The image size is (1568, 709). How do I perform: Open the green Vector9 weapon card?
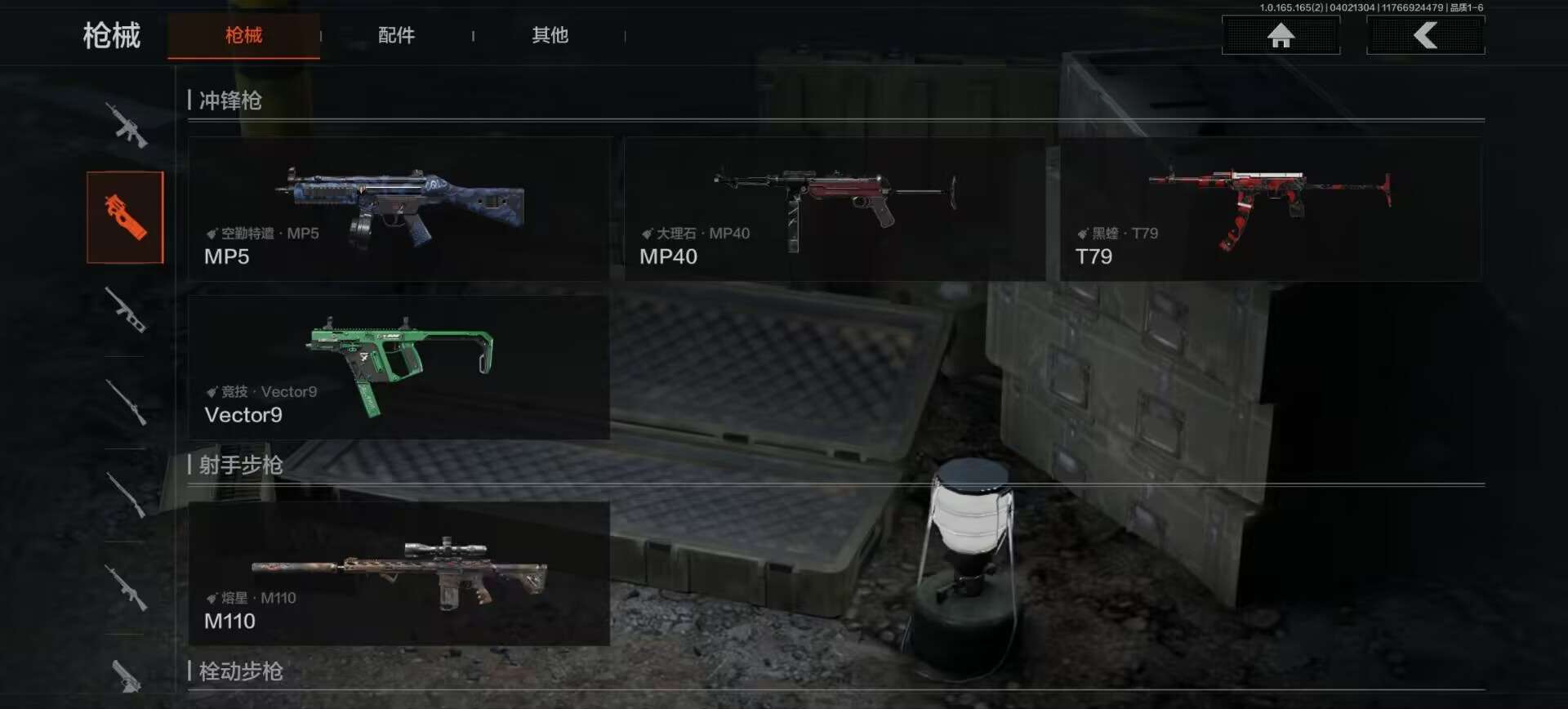399,368
